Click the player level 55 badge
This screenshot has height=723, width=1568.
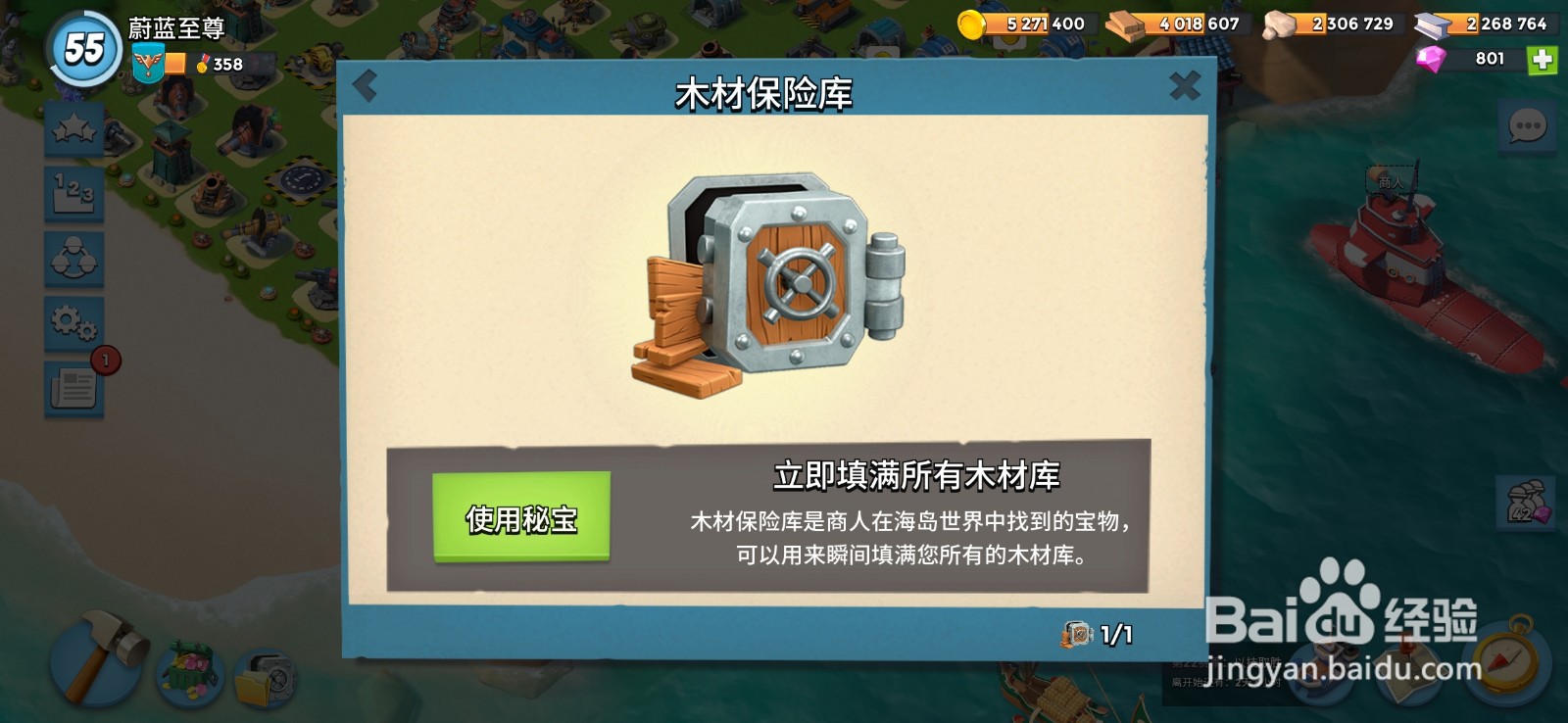click(83, 44)
